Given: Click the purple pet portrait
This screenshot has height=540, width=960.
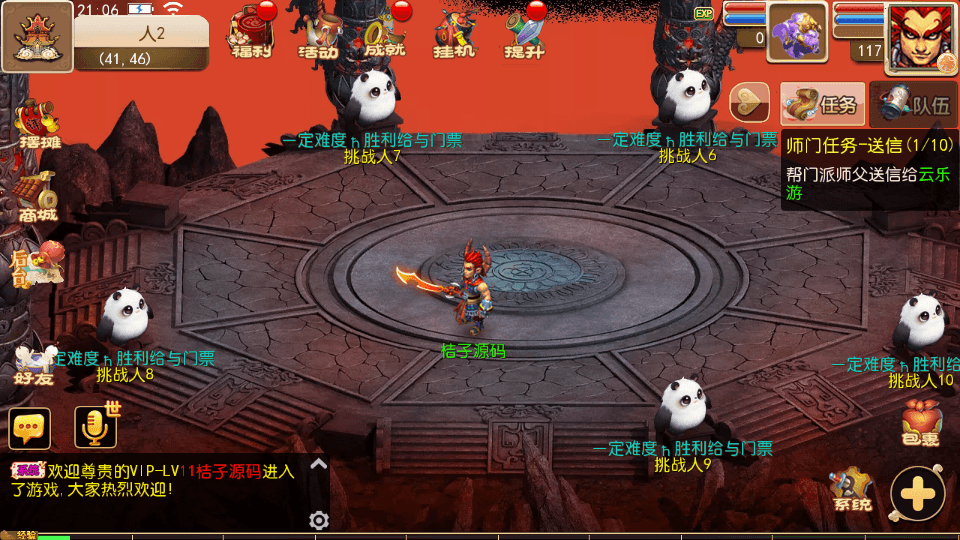Looking at the screenshot, I should point(797,32).
